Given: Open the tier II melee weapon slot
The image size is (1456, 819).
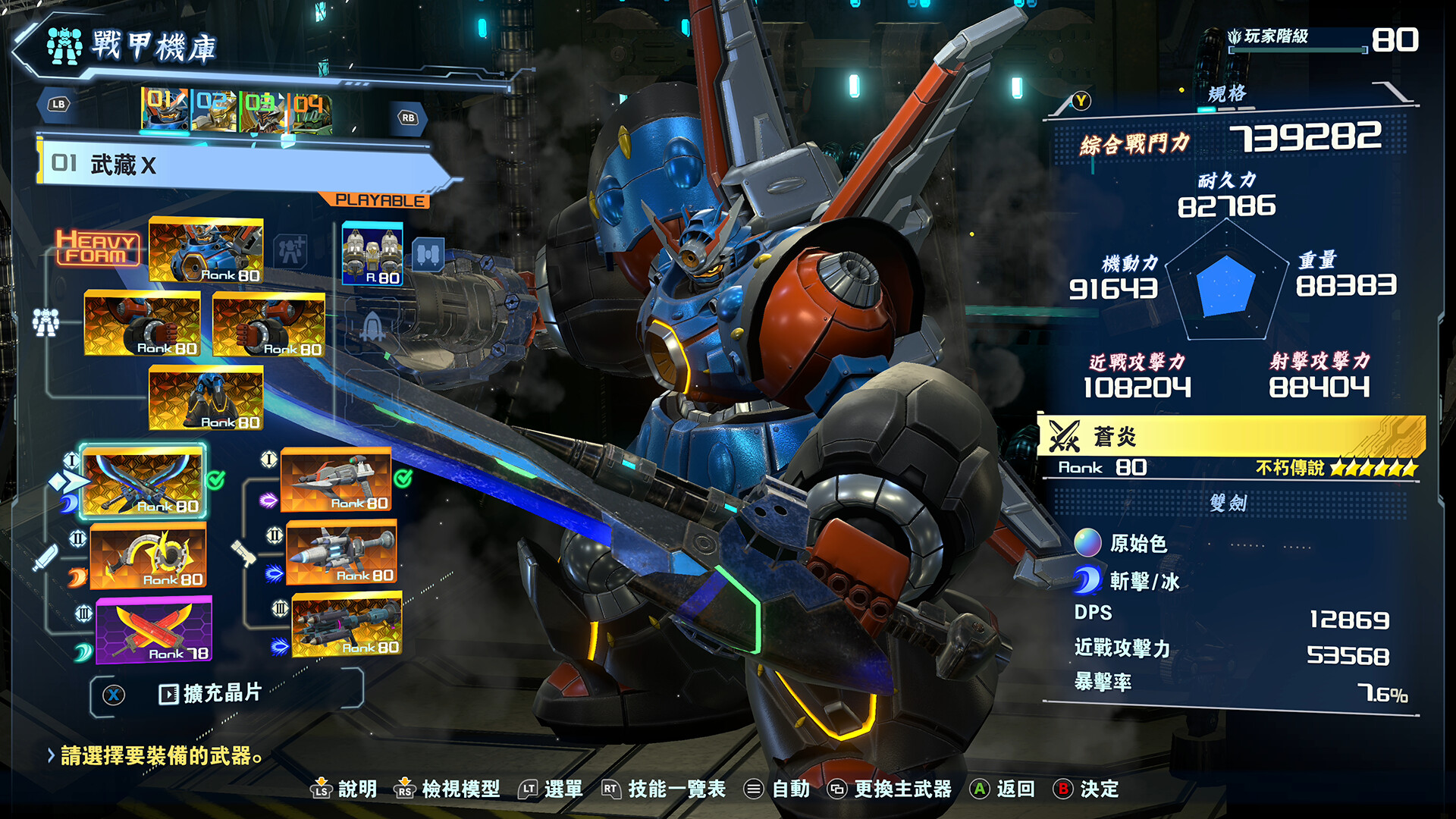Looking at the screenshot, I should pos(149,557).
